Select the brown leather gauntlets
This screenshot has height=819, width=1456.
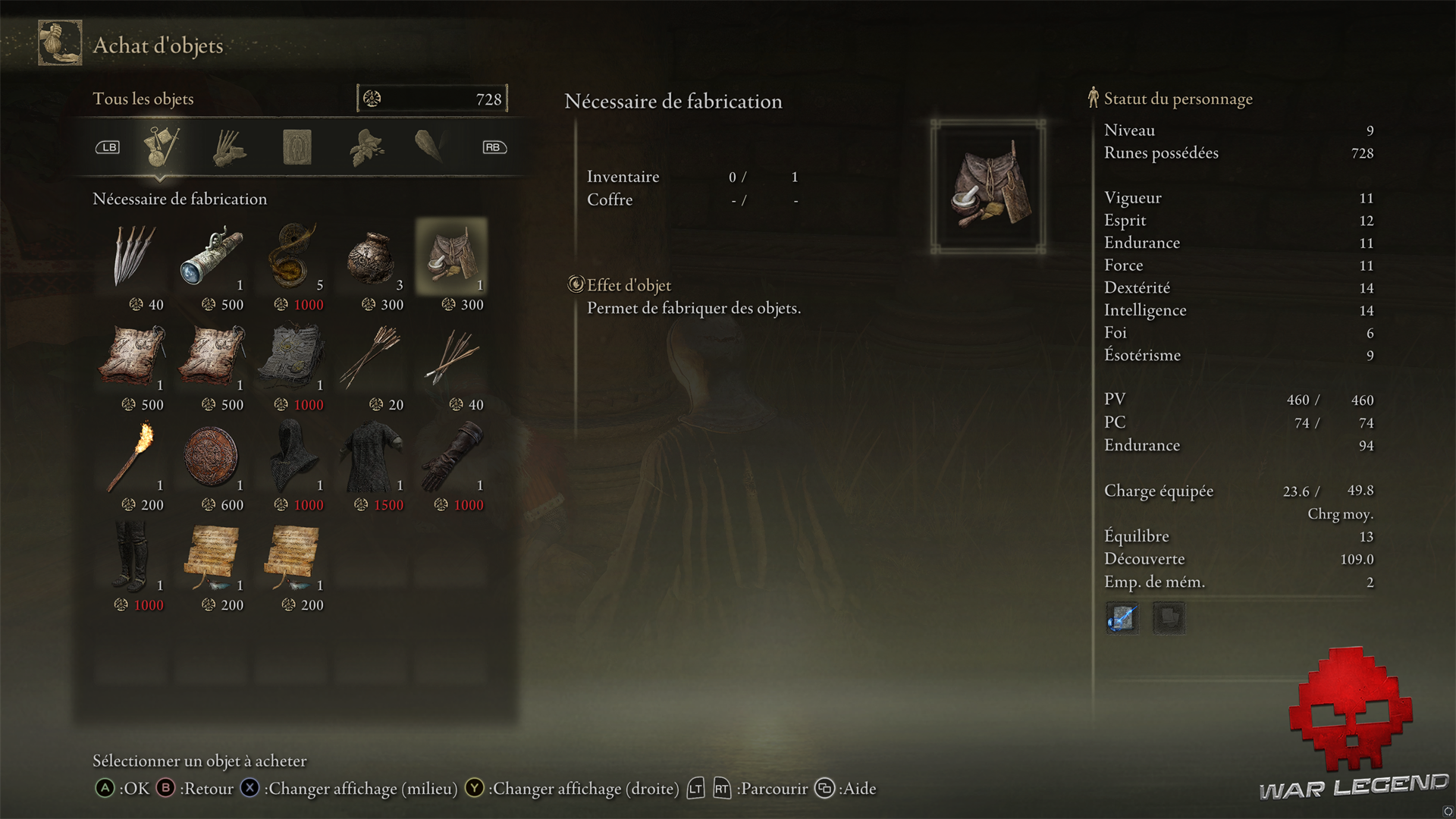(451, 457)
